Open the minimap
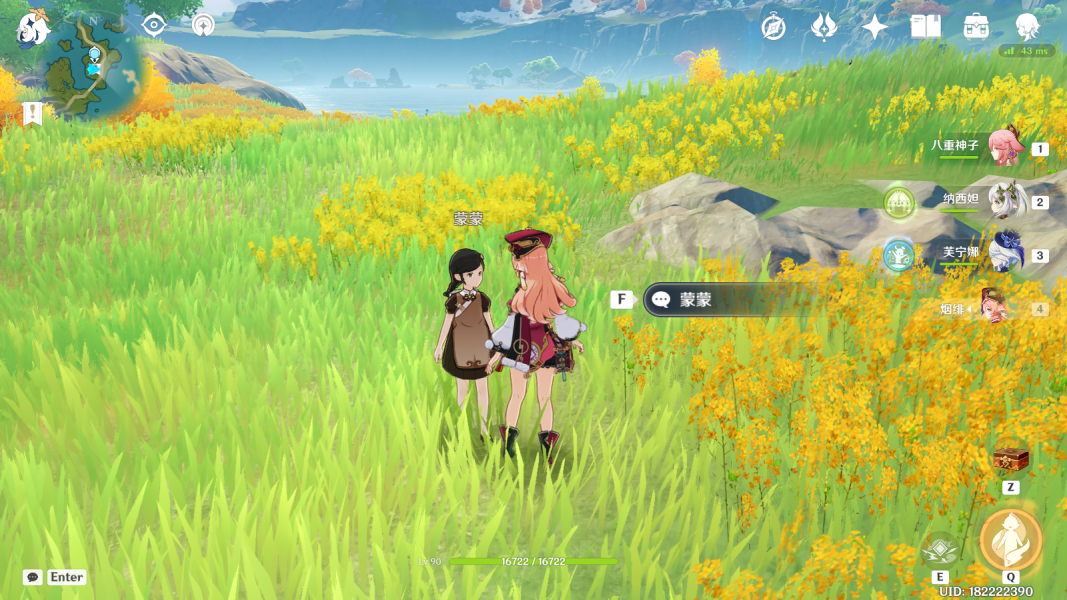Screen dimensions: 1067x600 pyautogui.click(x=91, y=67)
